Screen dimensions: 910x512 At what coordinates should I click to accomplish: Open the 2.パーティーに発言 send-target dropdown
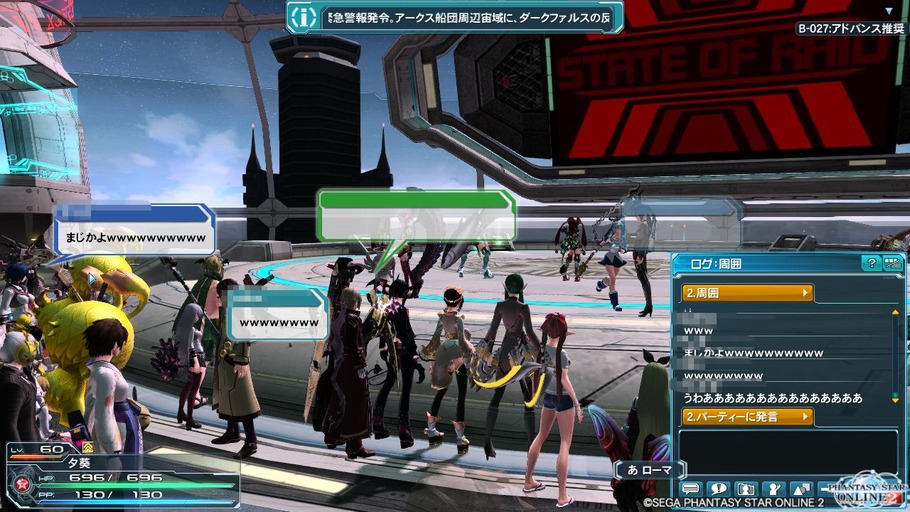click(747, 416)
